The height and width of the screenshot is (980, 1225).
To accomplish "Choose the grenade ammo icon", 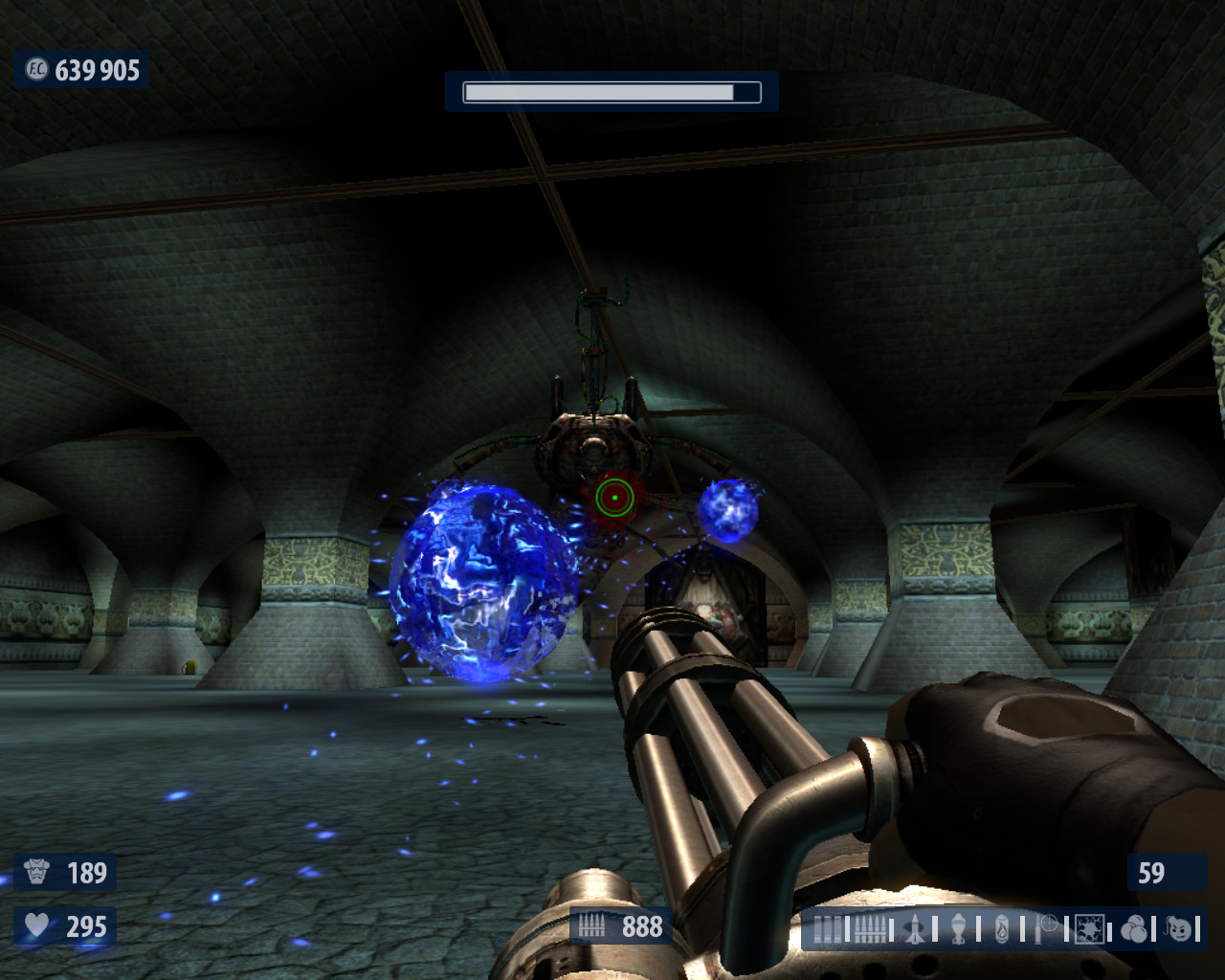I will pos(959,929).
